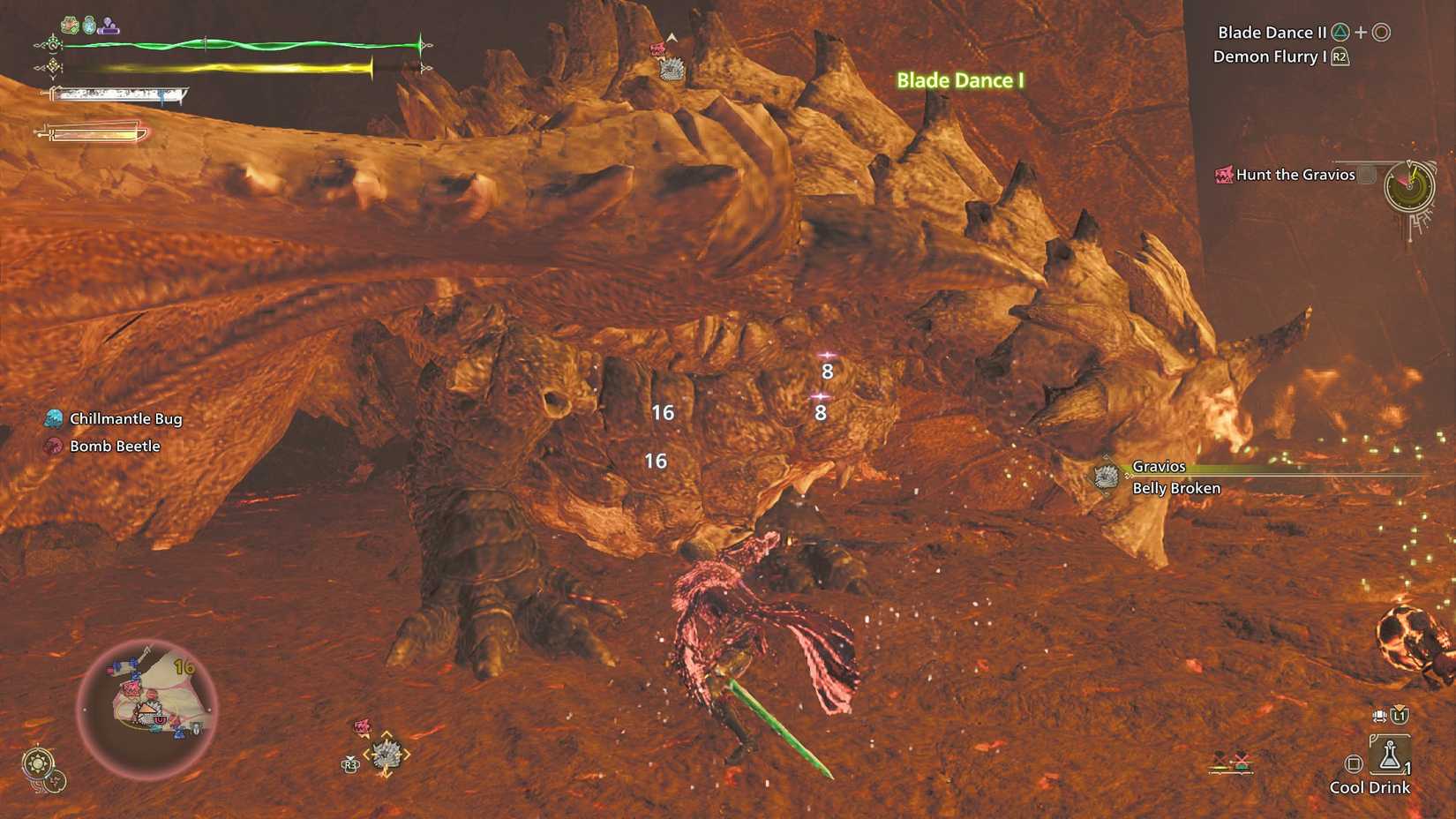Click the Belly Broken status label

[1175, 488]
